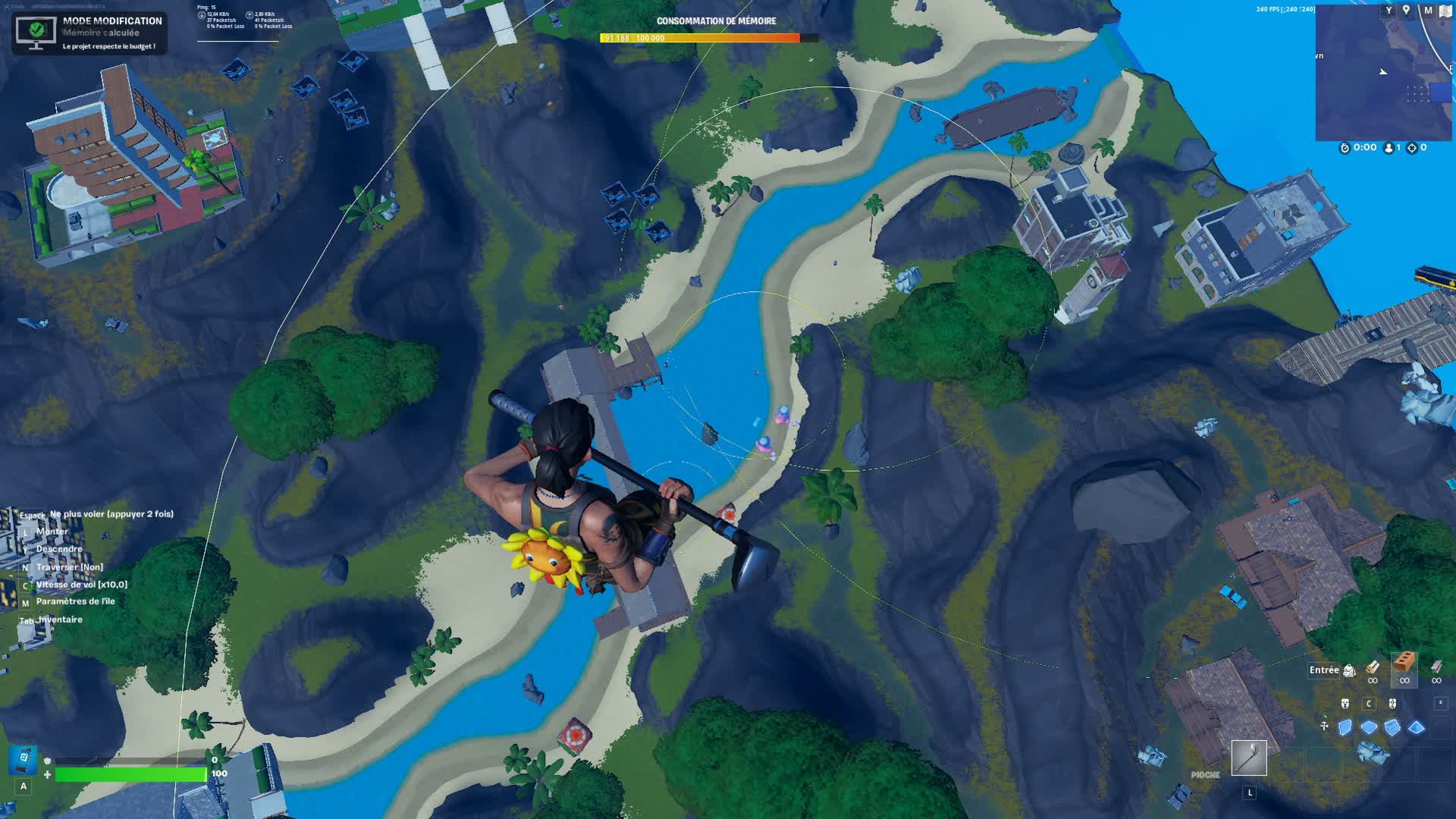This screenshot has height=819, width=1456.
Task: Toggle the location pin marker above the minimap
Action: tap(1406, 10)
